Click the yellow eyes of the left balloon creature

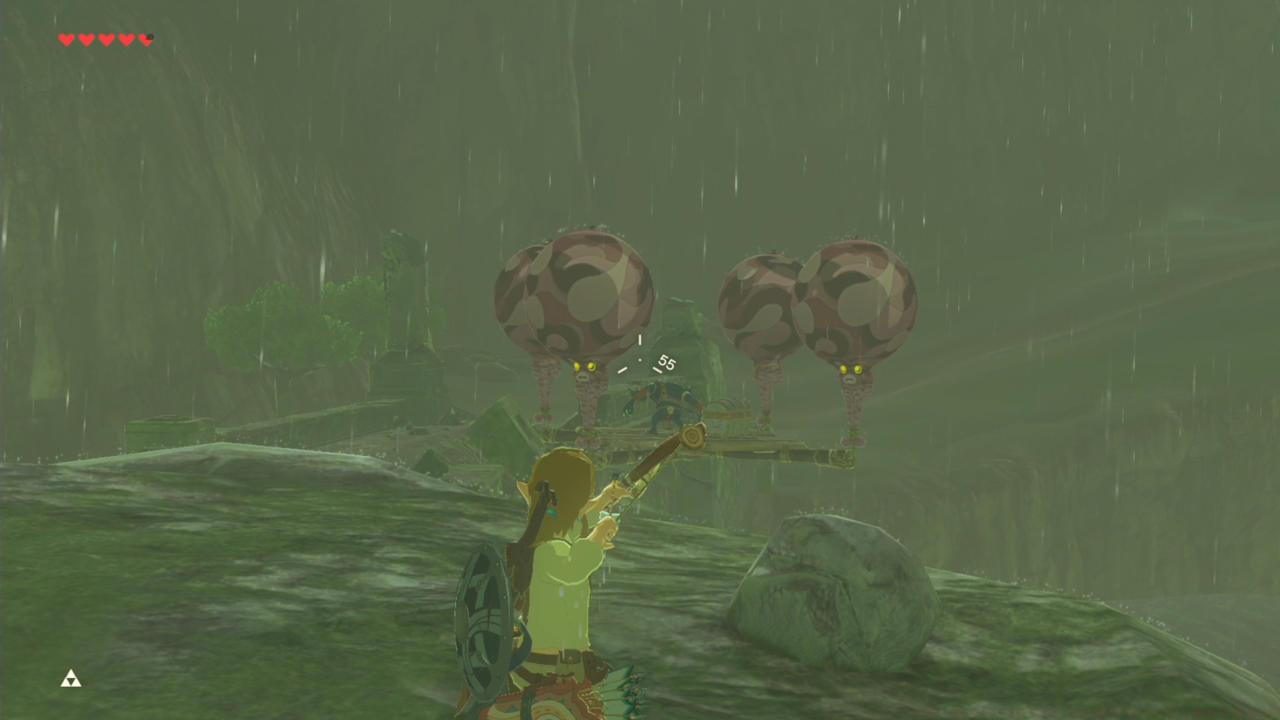585,368
